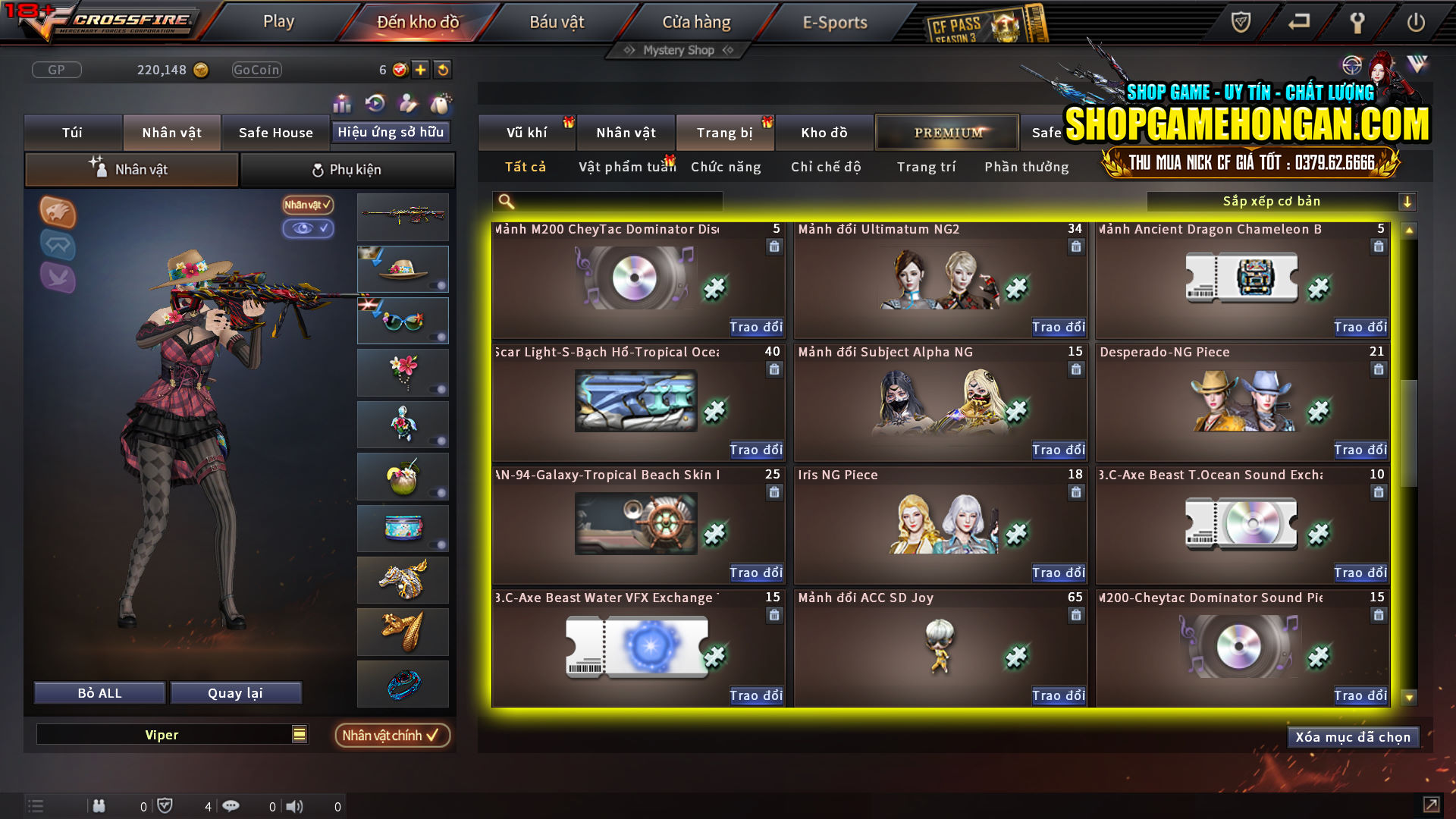Toggle the Nhân vật chính checkbox
The image size is (1456, 819).
click(x=392, y=735)
